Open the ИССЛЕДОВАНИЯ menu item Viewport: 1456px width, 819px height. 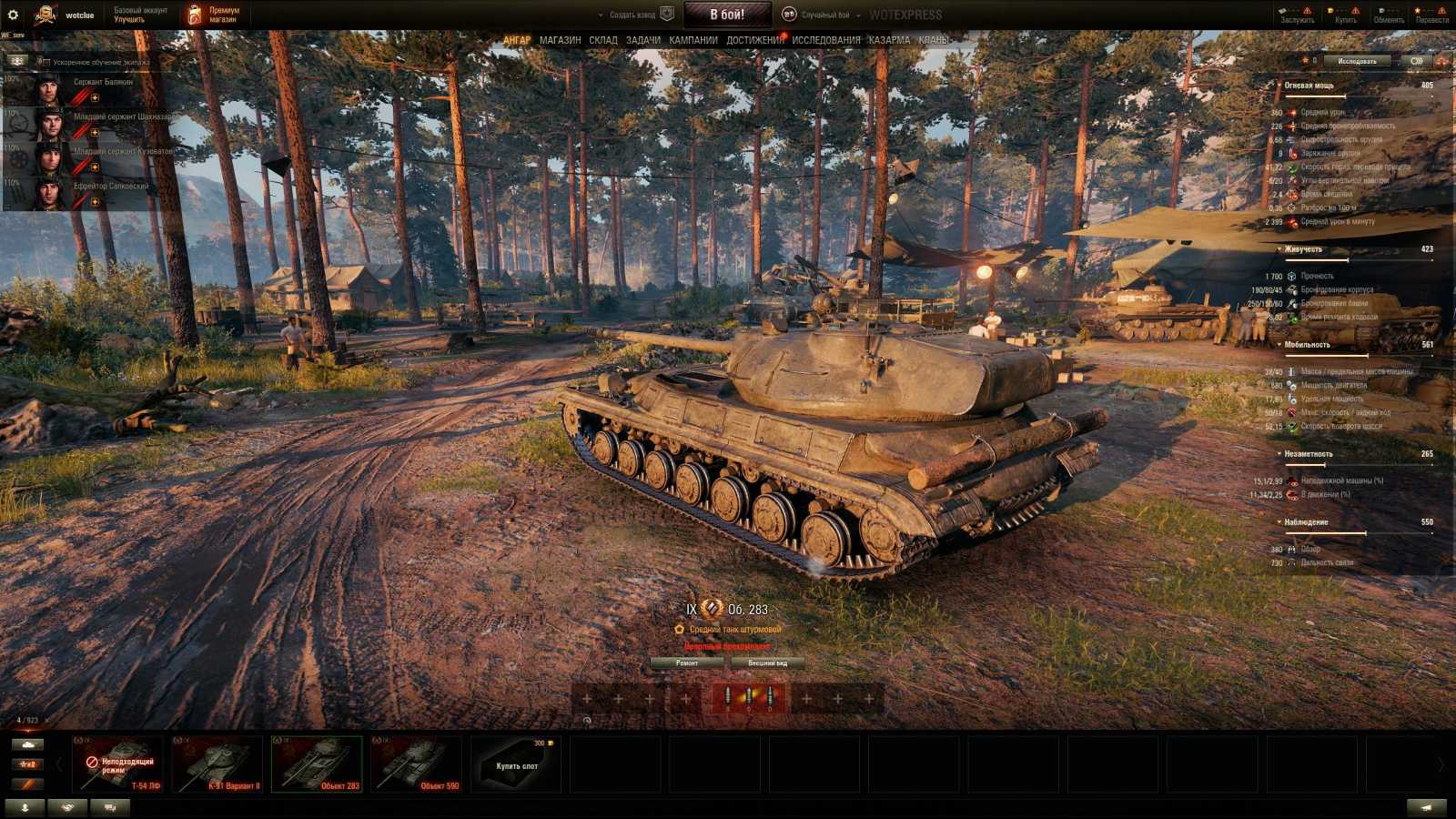(823, 40)
